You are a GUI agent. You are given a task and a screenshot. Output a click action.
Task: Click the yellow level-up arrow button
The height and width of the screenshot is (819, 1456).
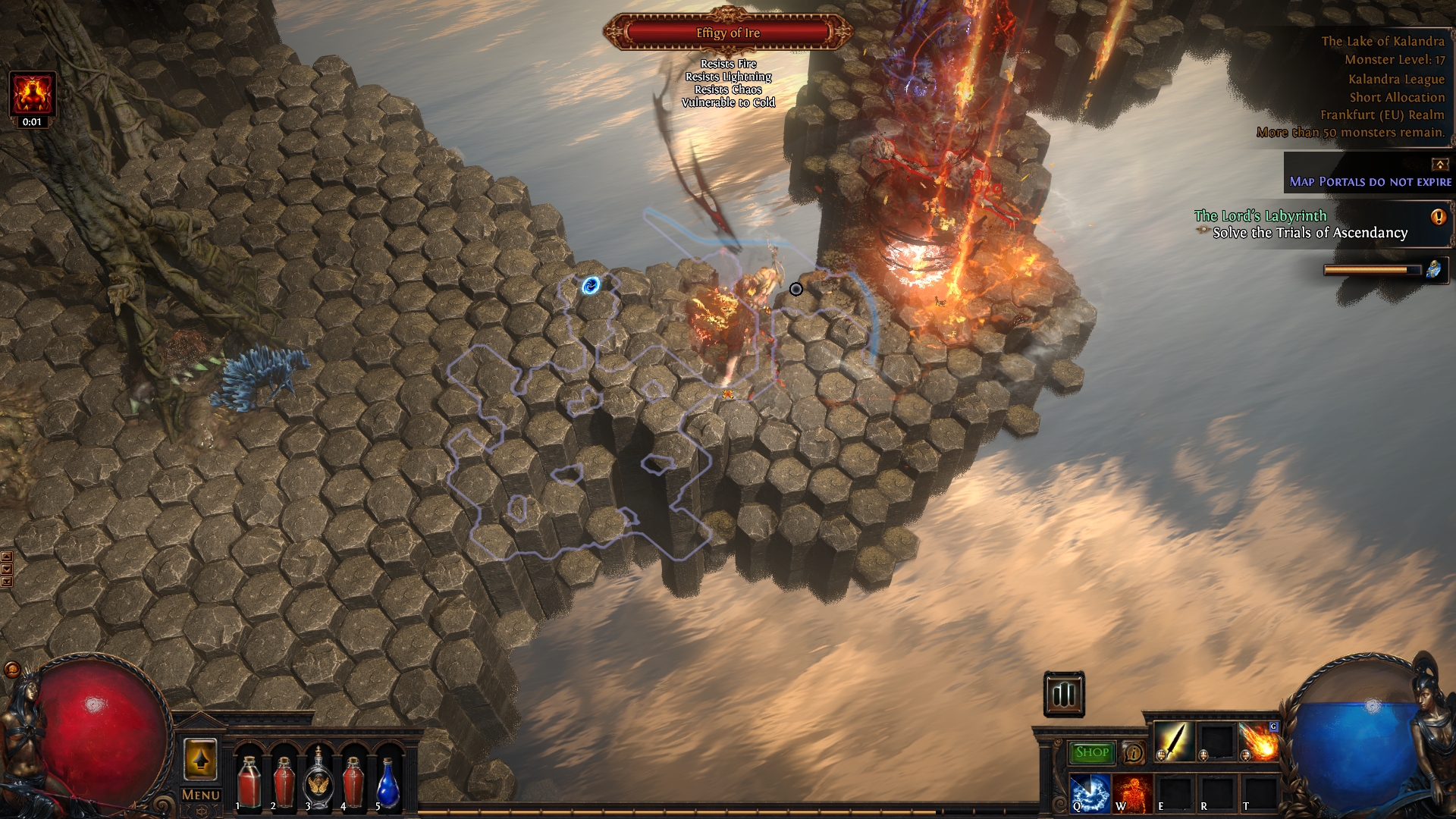click(201, 759)
